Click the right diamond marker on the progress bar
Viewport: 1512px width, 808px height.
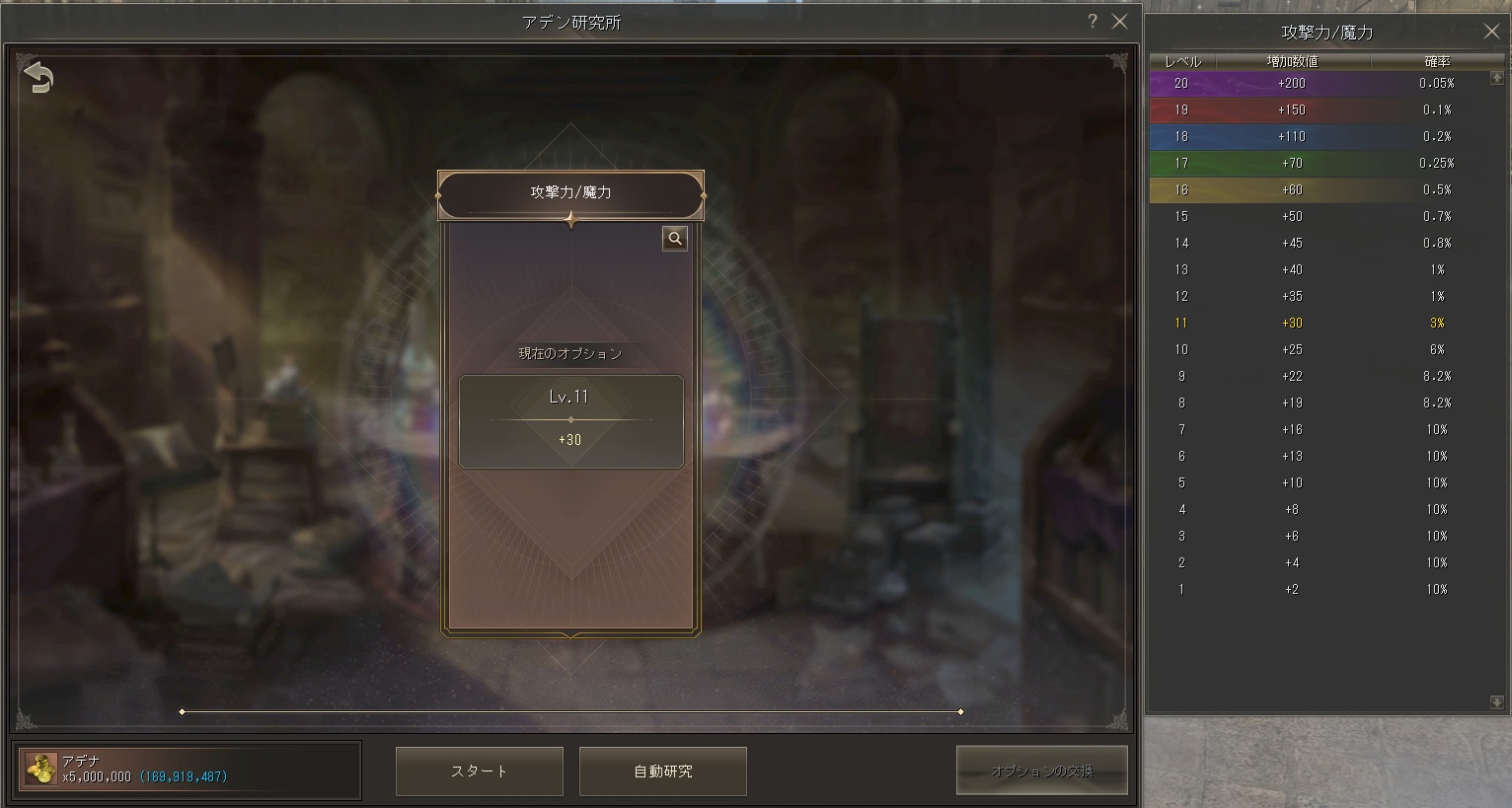959,709
